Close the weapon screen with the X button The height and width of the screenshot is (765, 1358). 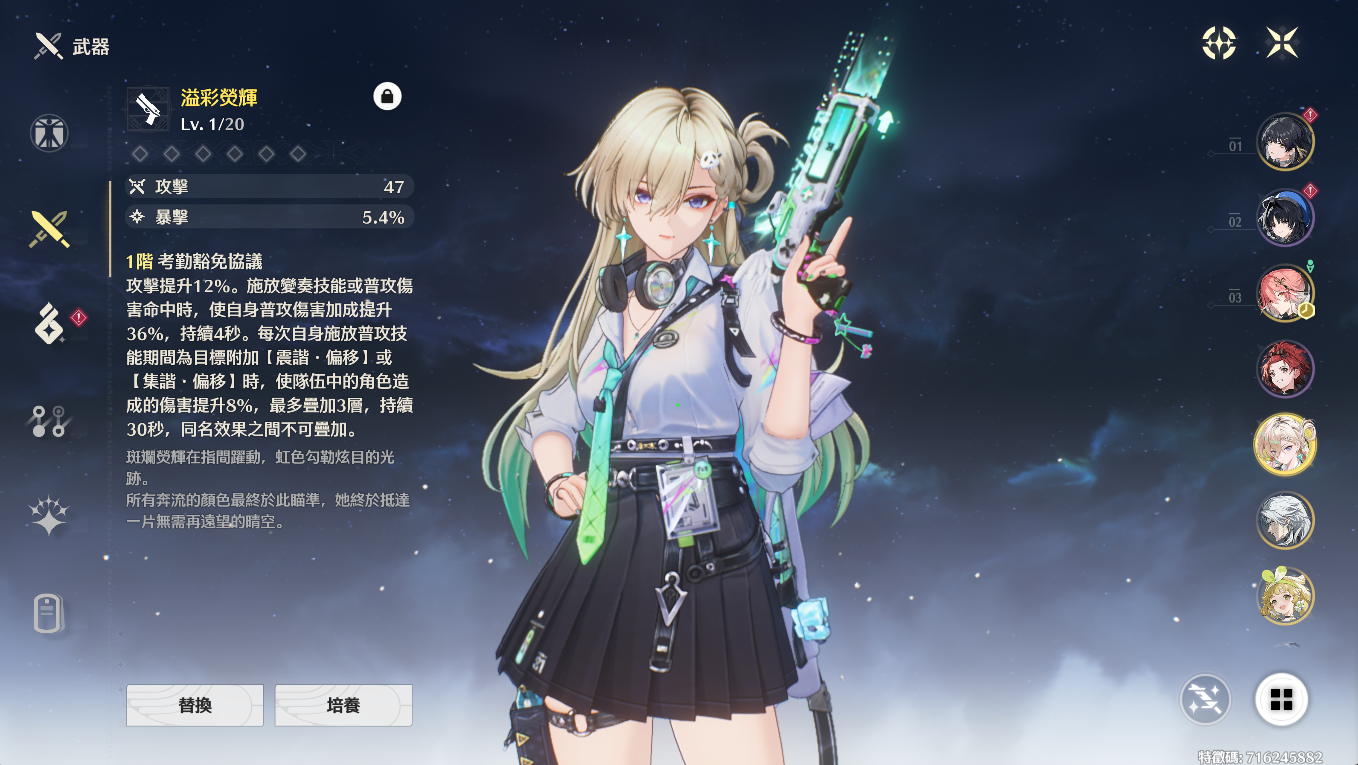point(1282,42)
